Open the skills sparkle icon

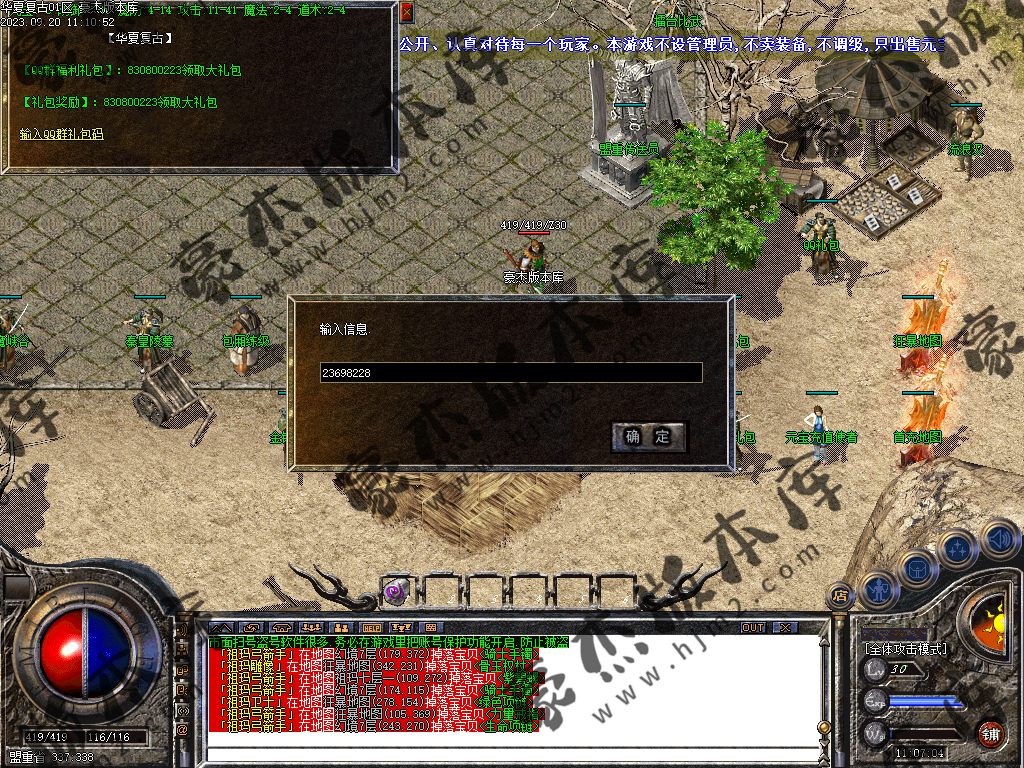958,548
